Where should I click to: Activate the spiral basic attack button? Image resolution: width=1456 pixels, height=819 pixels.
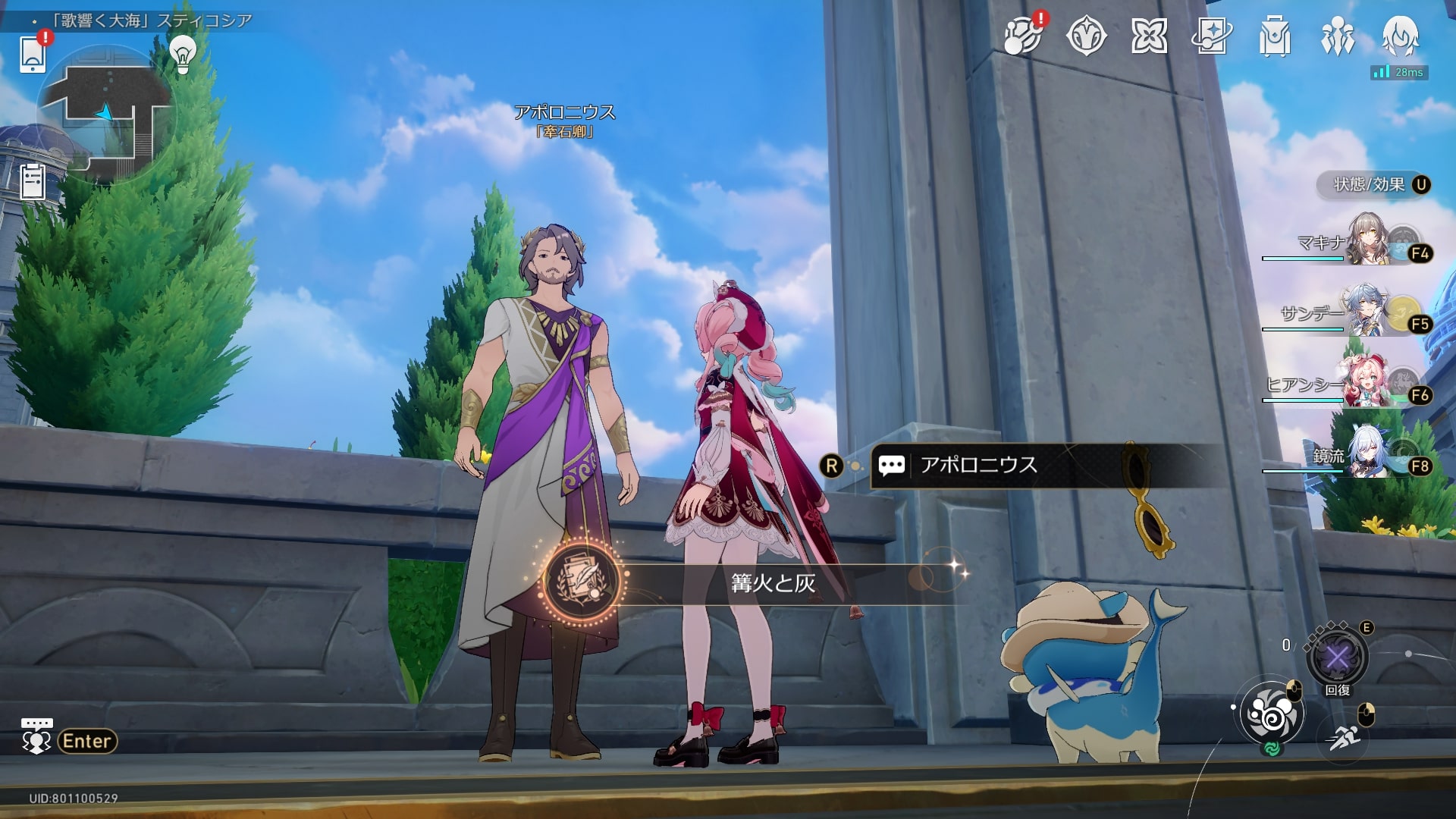[1271, 714]
